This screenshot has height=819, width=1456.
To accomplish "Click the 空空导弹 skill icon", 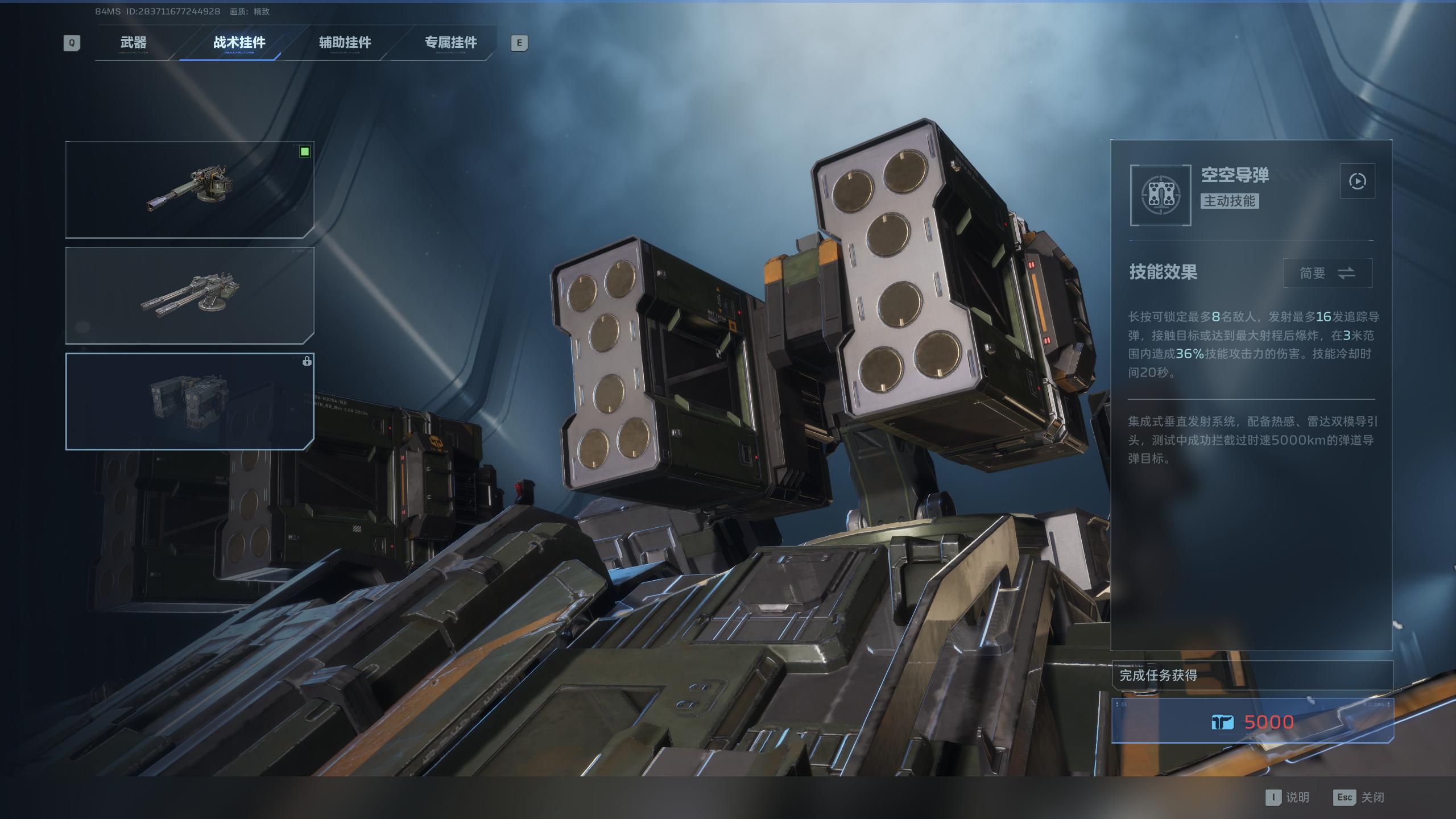I will pyautogui.click(x=1160, y=195).
